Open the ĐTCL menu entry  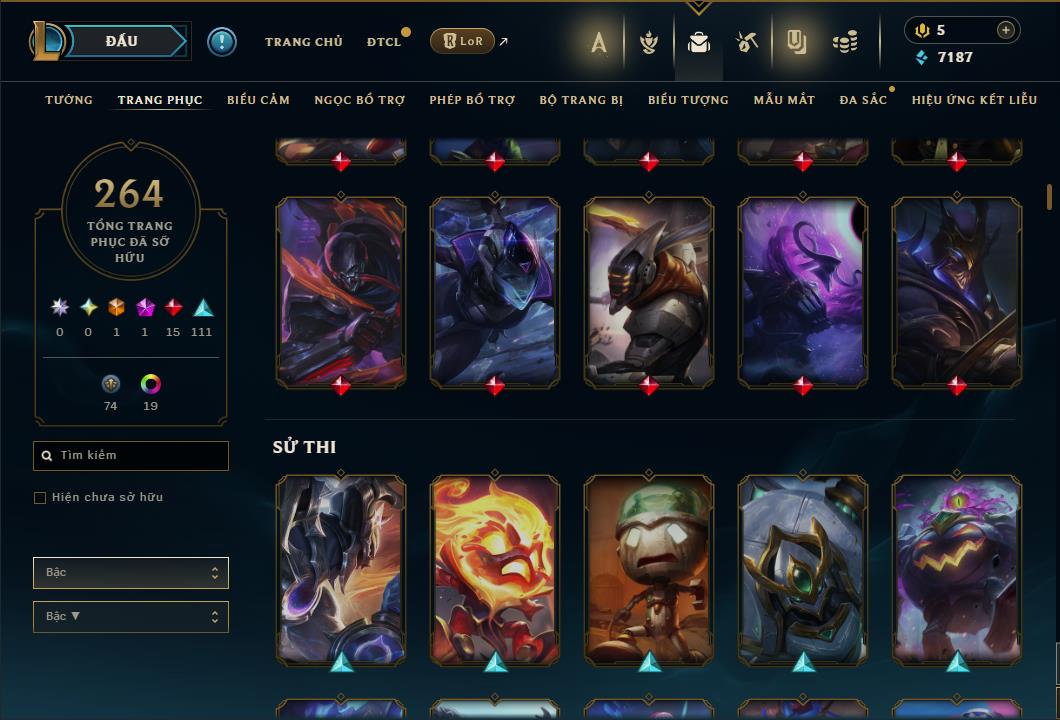tap(384, 42)
